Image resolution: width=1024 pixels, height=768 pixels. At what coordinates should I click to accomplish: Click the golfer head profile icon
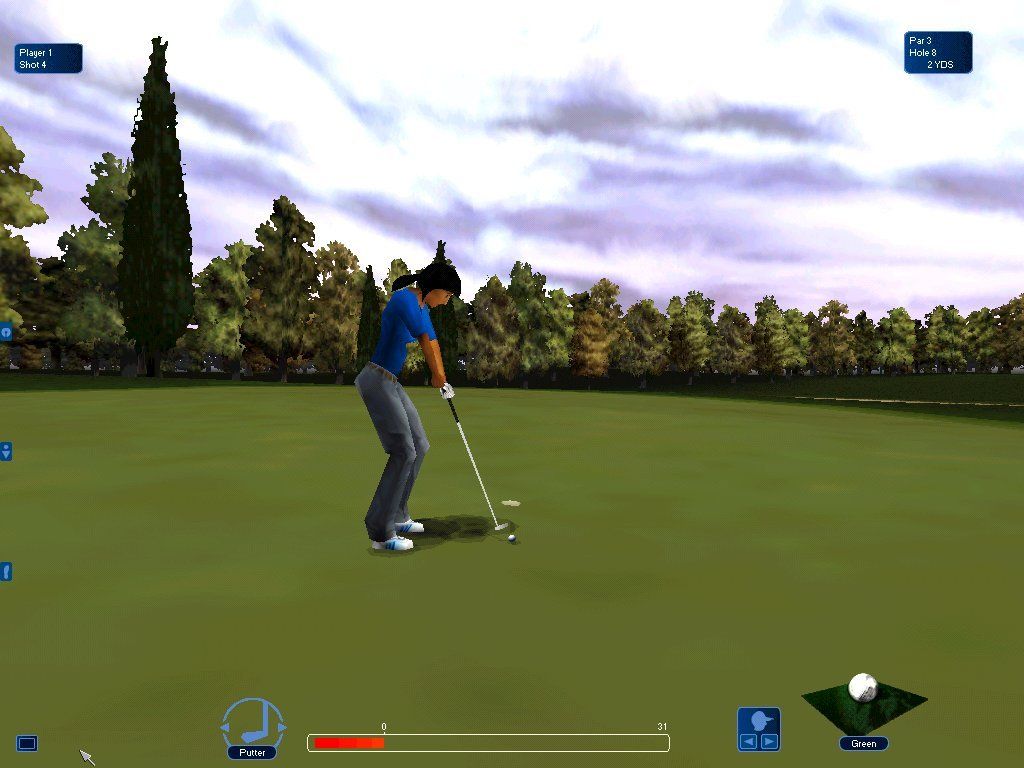(759, 720)
